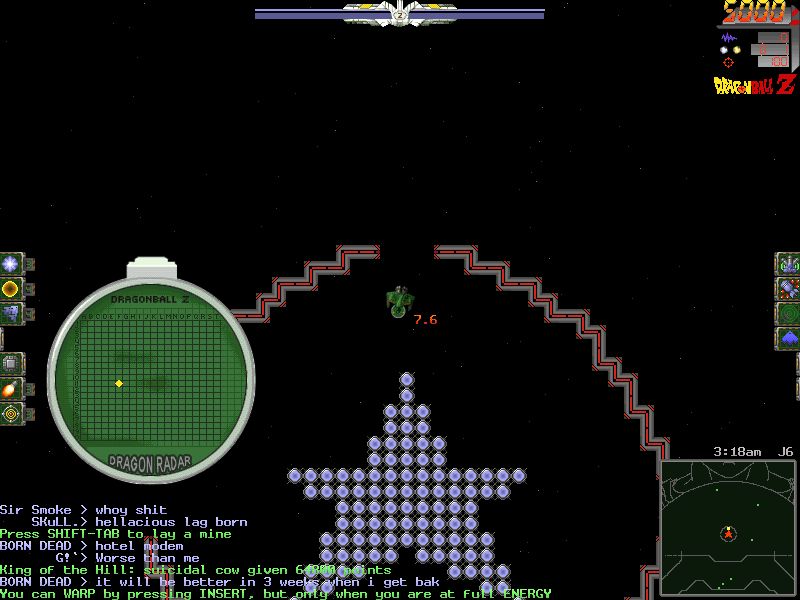Click the grey metal block icon
800x600 pixels.
tap(11, 314)
